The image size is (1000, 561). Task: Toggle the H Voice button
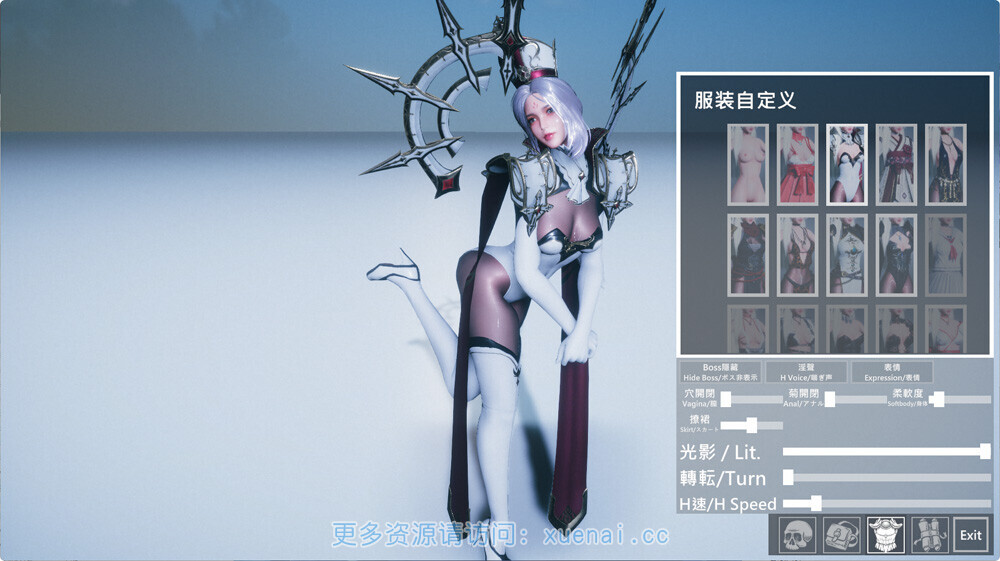coord(806,372)
